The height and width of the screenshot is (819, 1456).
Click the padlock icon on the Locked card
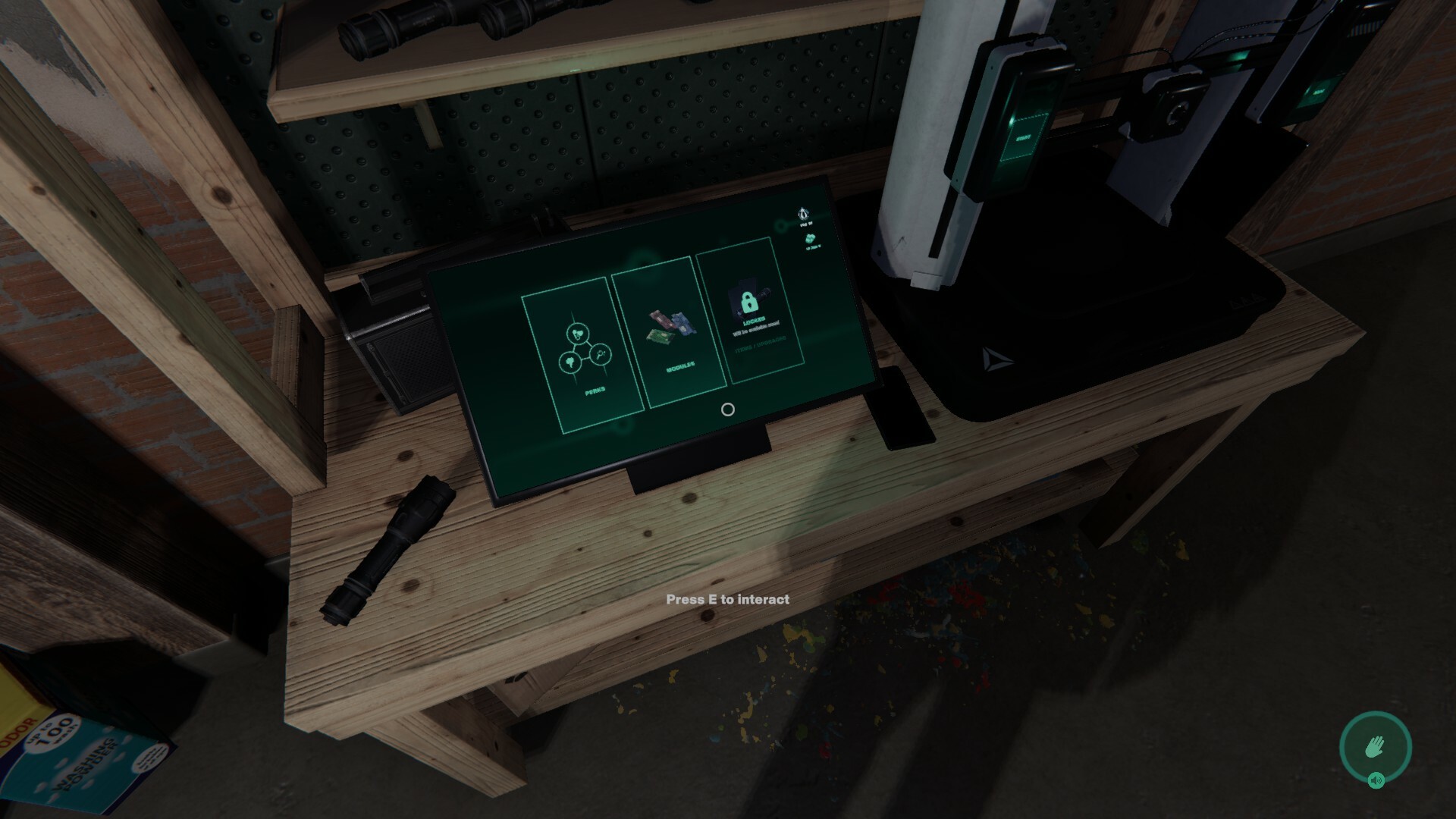pyautogui.click(x=748, y=303)
